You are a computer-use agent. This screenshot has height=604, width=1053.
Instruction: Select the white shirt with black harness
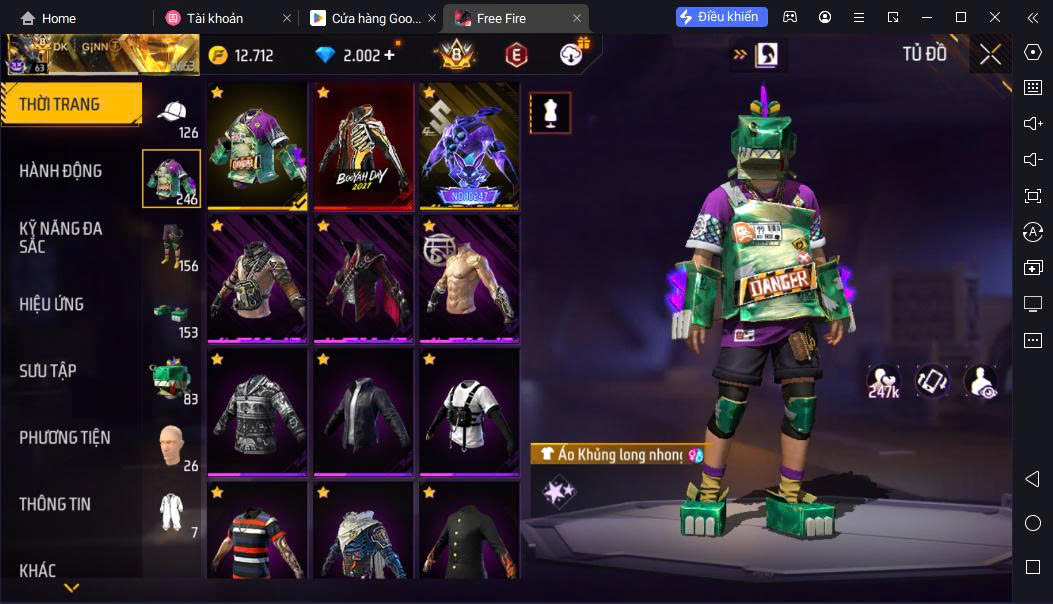(468, 410)
